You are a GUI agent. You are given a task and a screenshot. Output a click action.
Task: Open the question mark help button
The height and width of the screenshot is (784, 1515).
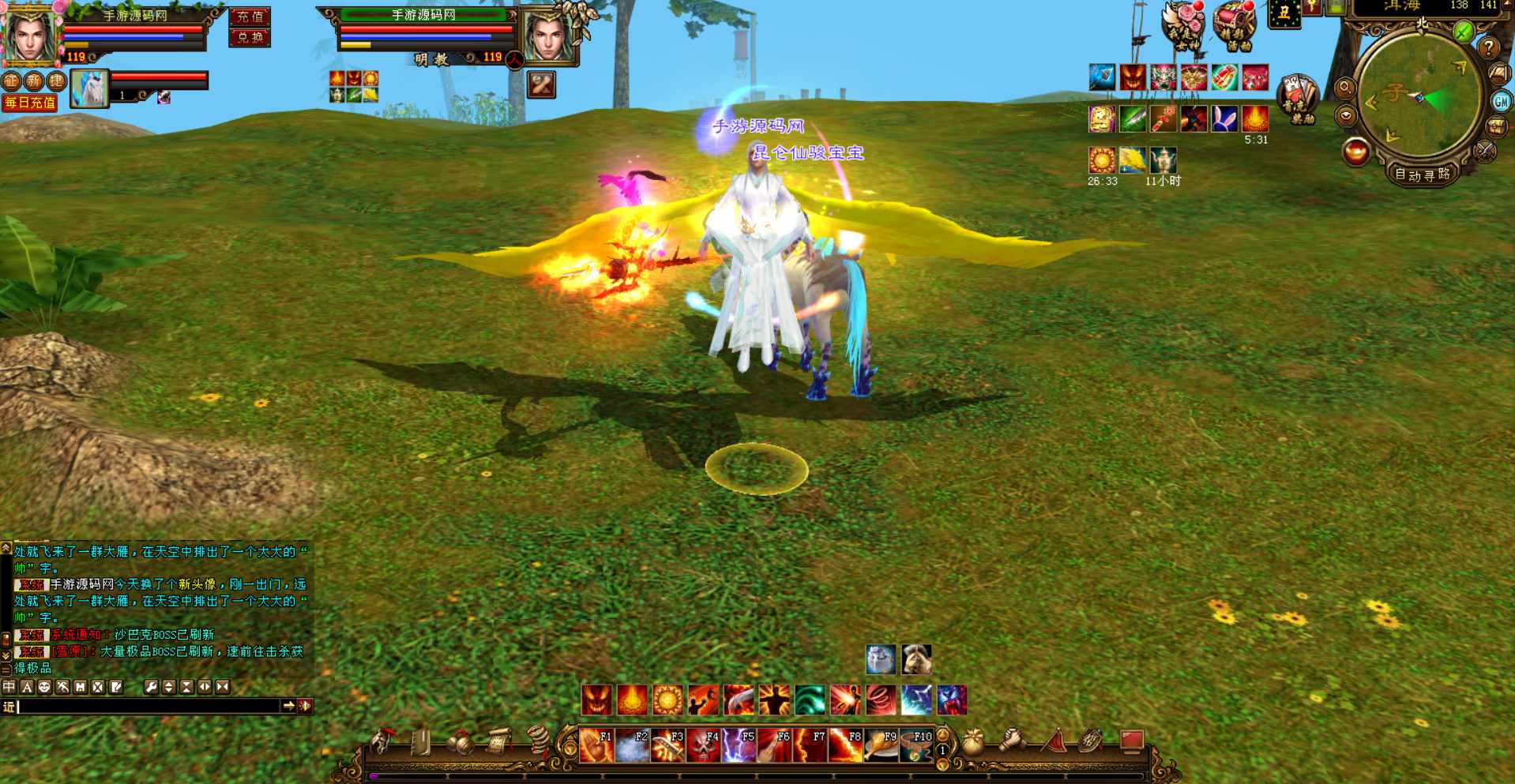(x=1488, y=48)
